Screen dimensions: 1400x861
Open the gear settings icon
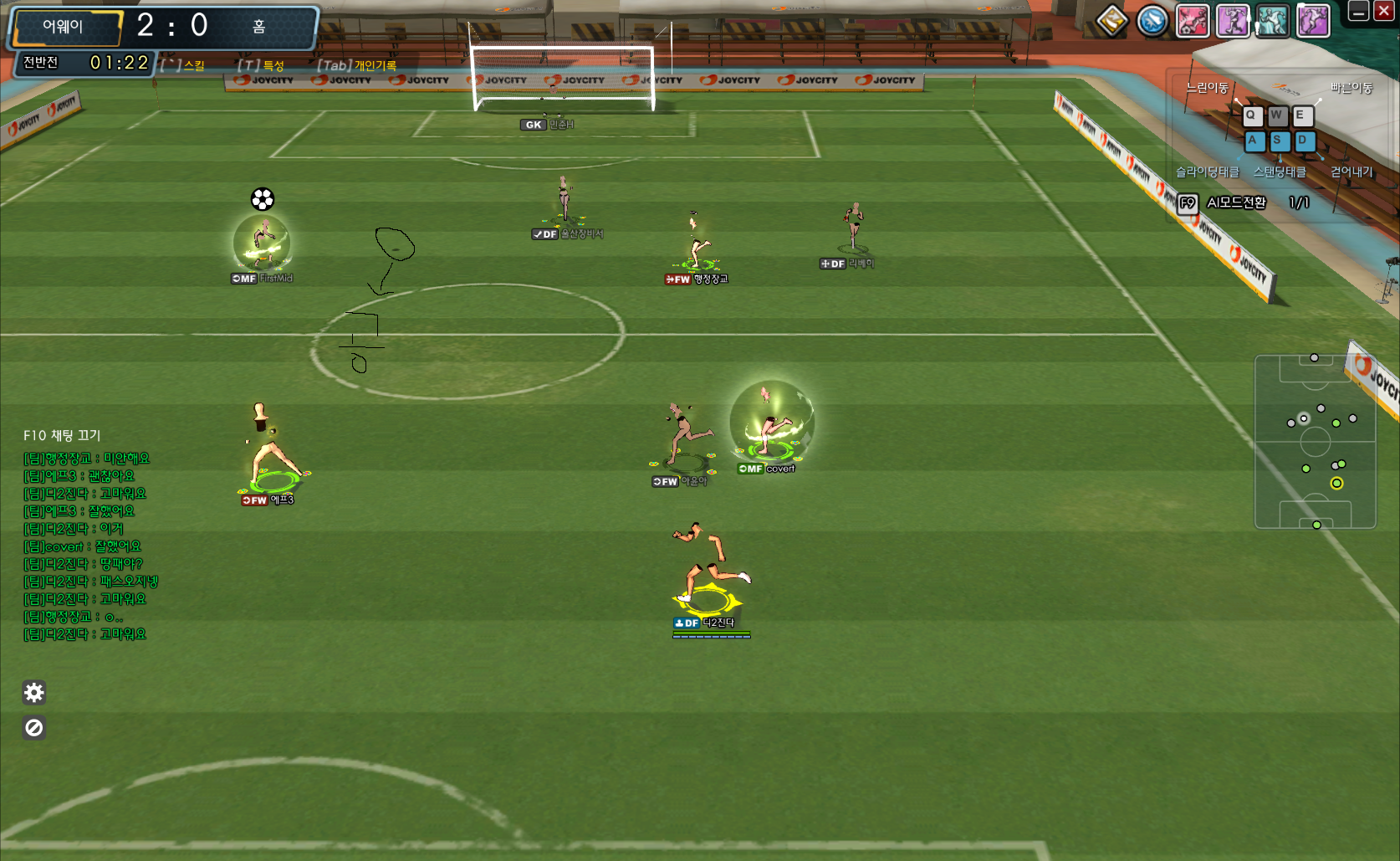[34, 693]
